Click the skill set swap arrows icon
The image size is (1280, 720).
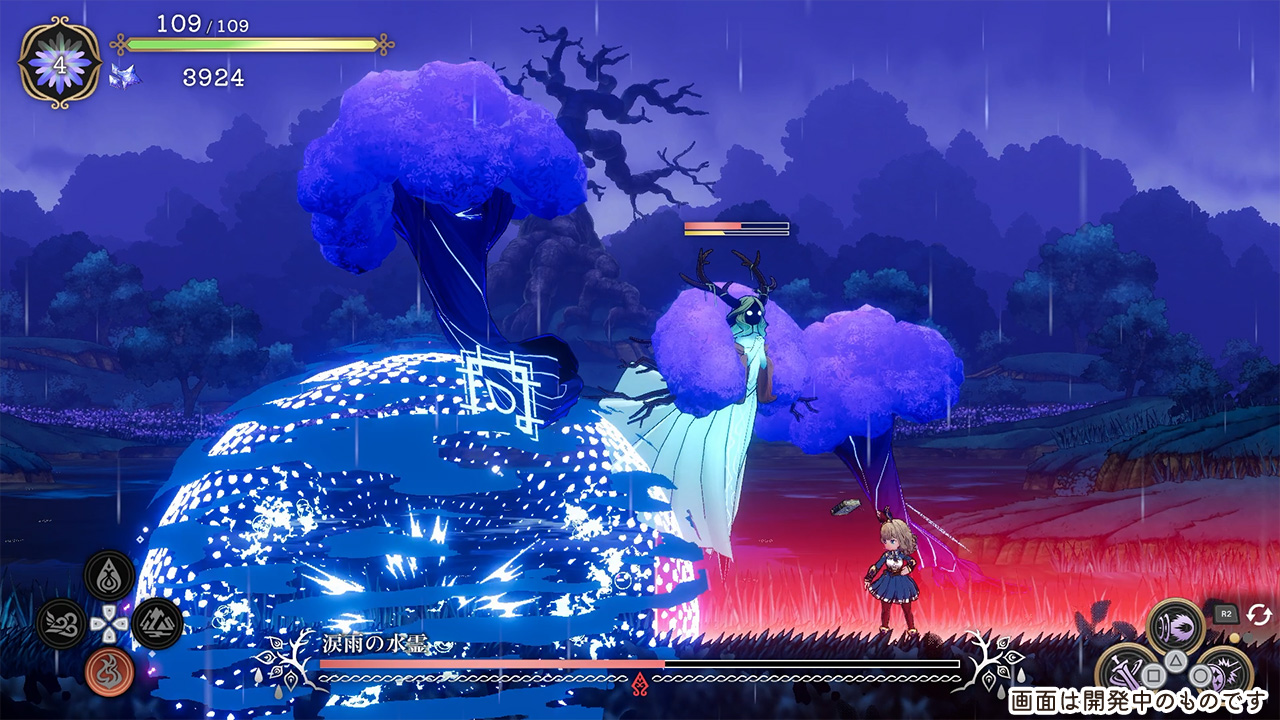[x=1258, y=614]
